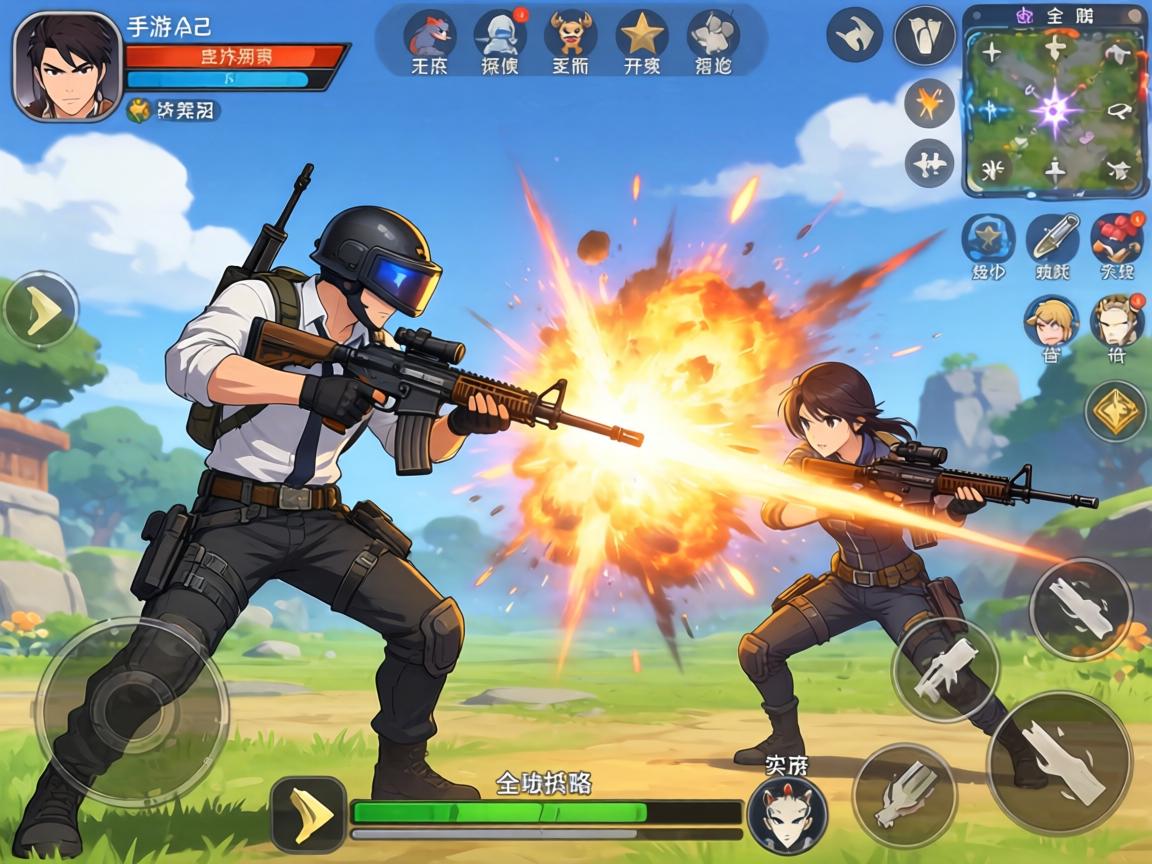Tap the round button left of the minimap

[x=925, y=36]
